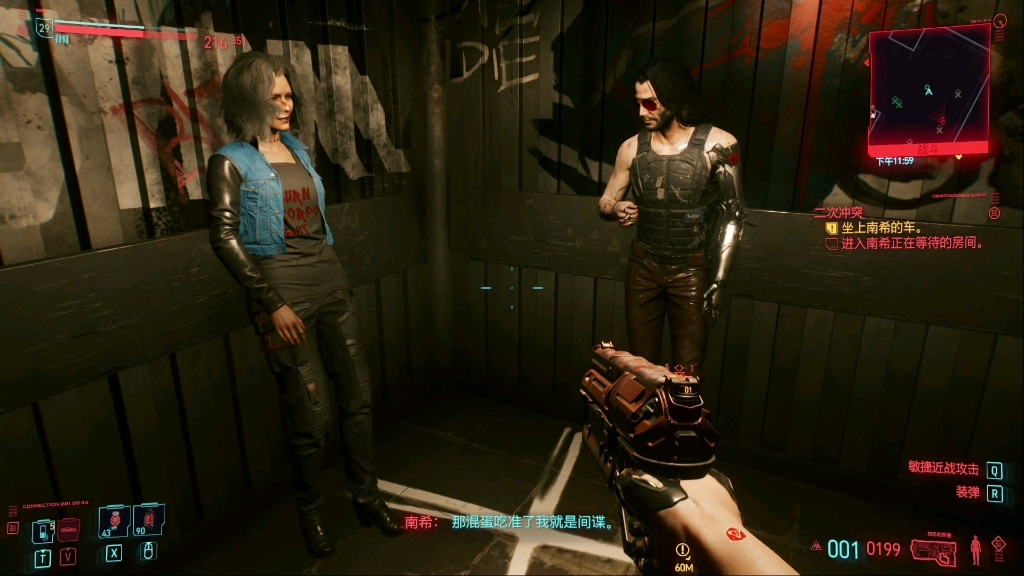The image size is (1024, 576).
Task: Click the tracked quest title 二次冲突
Action: click(x=838, y=212)
